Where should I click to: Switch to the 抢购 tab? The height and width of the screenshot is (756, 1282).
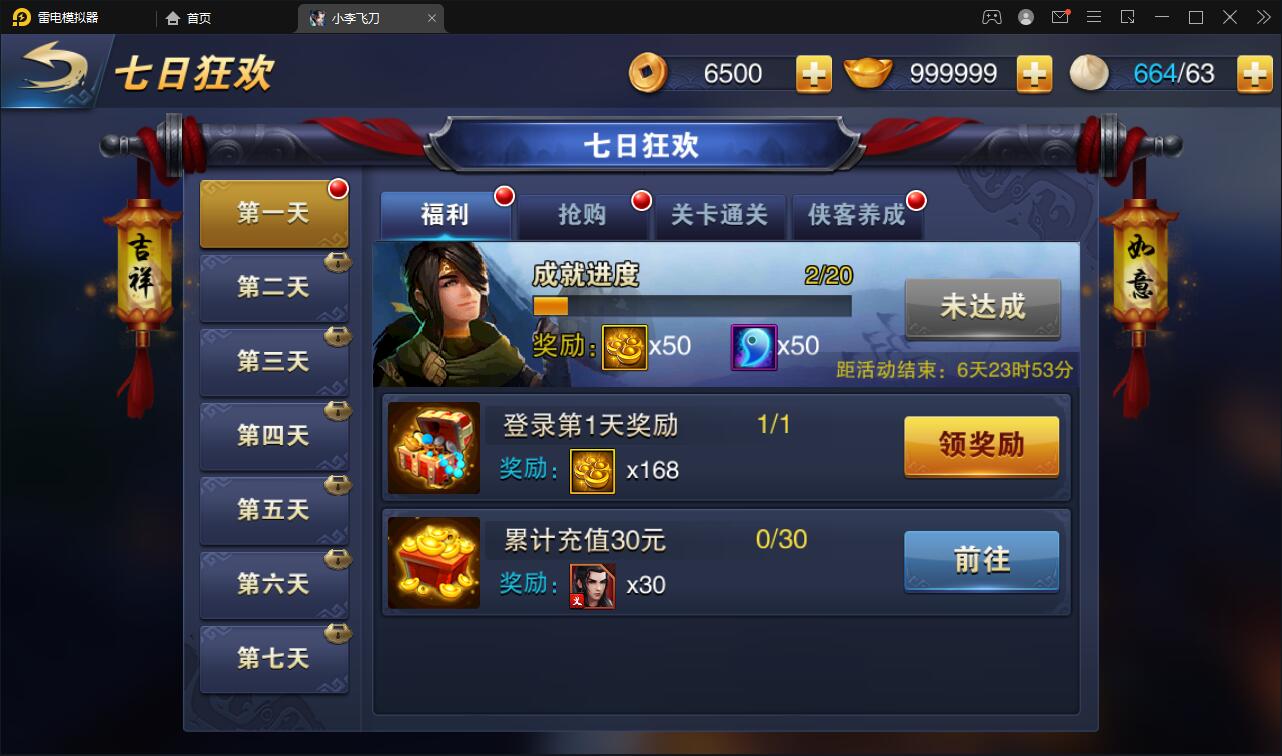pyautogui.click(x=583, y=215)
